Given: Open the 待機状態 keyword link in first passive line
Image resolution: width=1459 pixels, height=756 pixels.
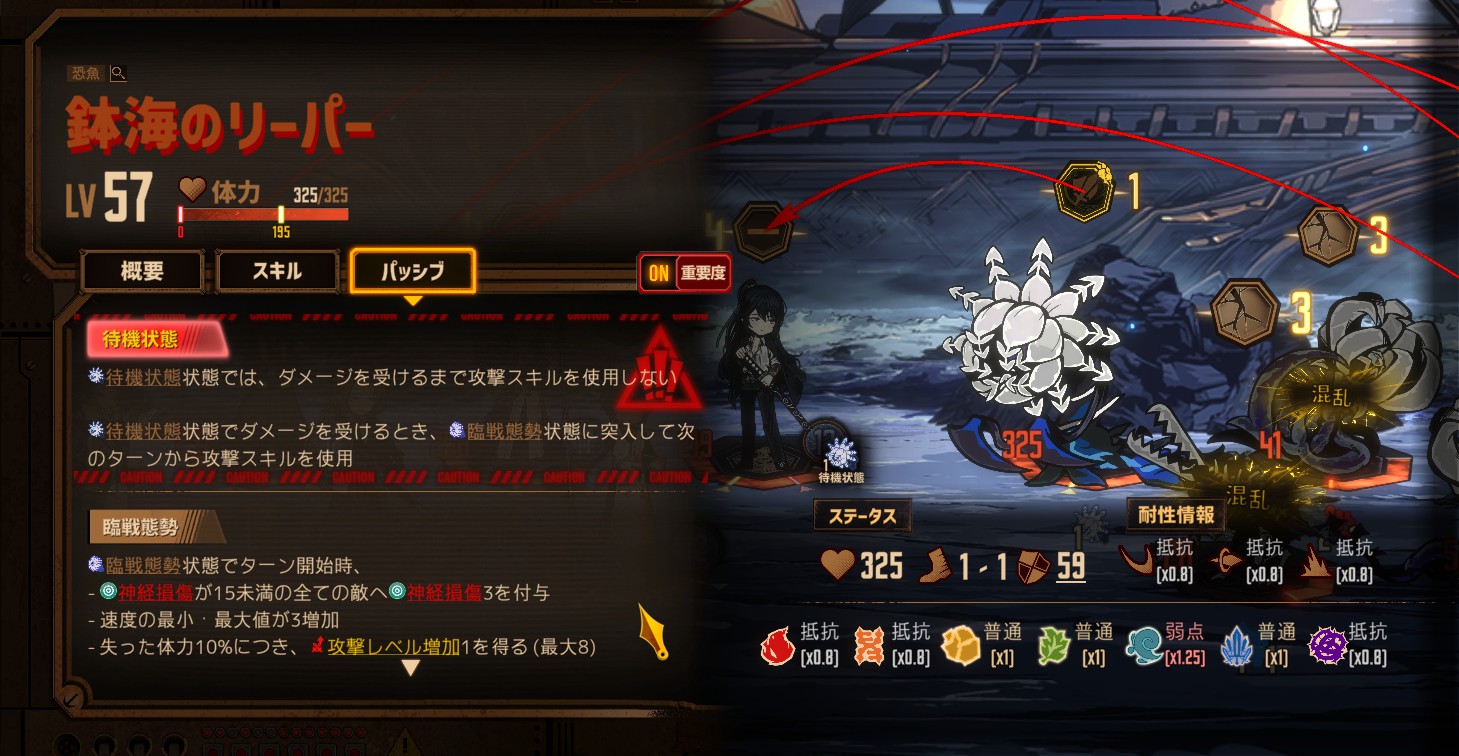Looking at the screenshot, I should click(x=142, y=378).
